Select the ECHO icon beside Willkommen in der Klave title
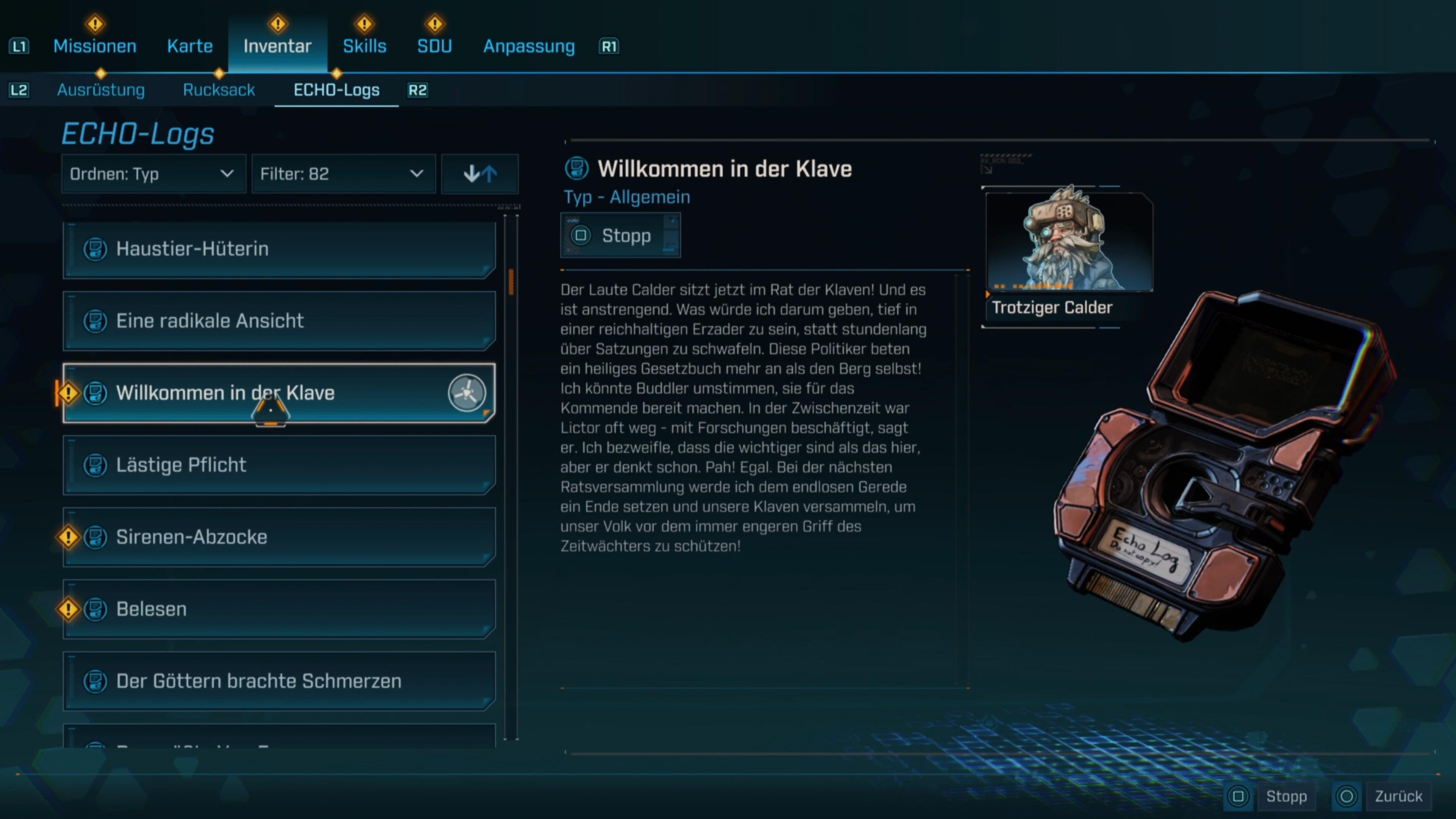The width and height of the screenshot is (1456, 819). (577, 167)
